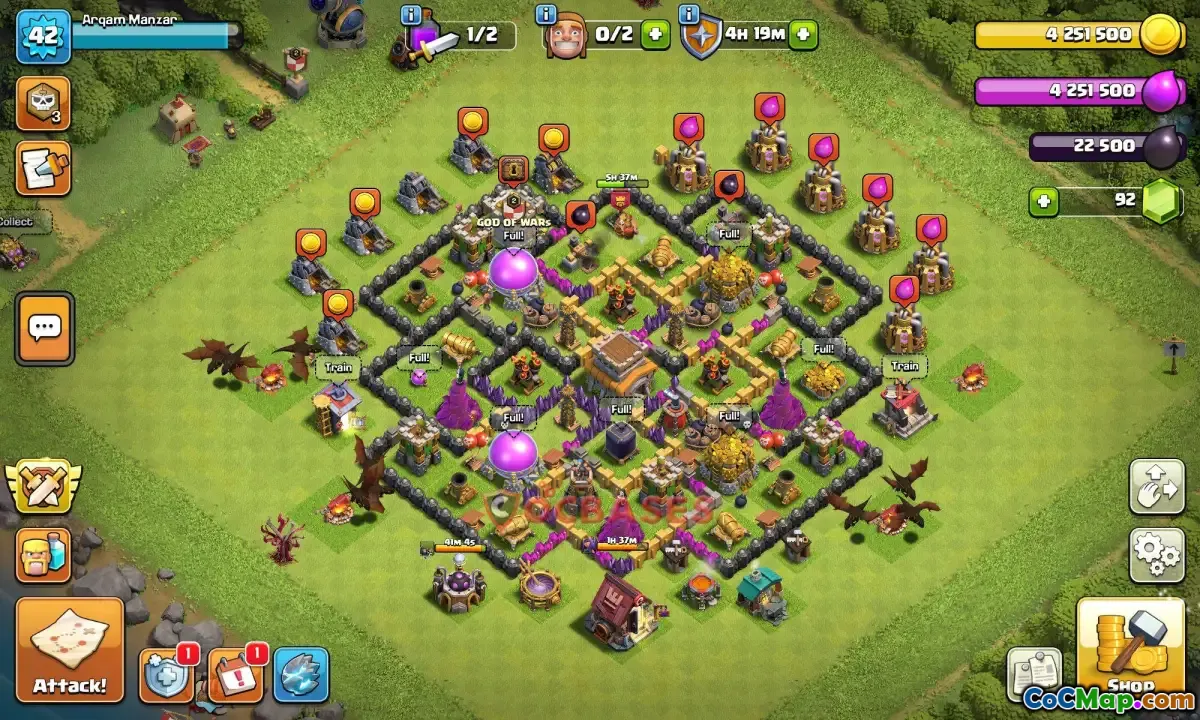Open the settings gears menu
Image resolution: width=1200 pixels, height=720 pixels.
tap(1157, 555)
